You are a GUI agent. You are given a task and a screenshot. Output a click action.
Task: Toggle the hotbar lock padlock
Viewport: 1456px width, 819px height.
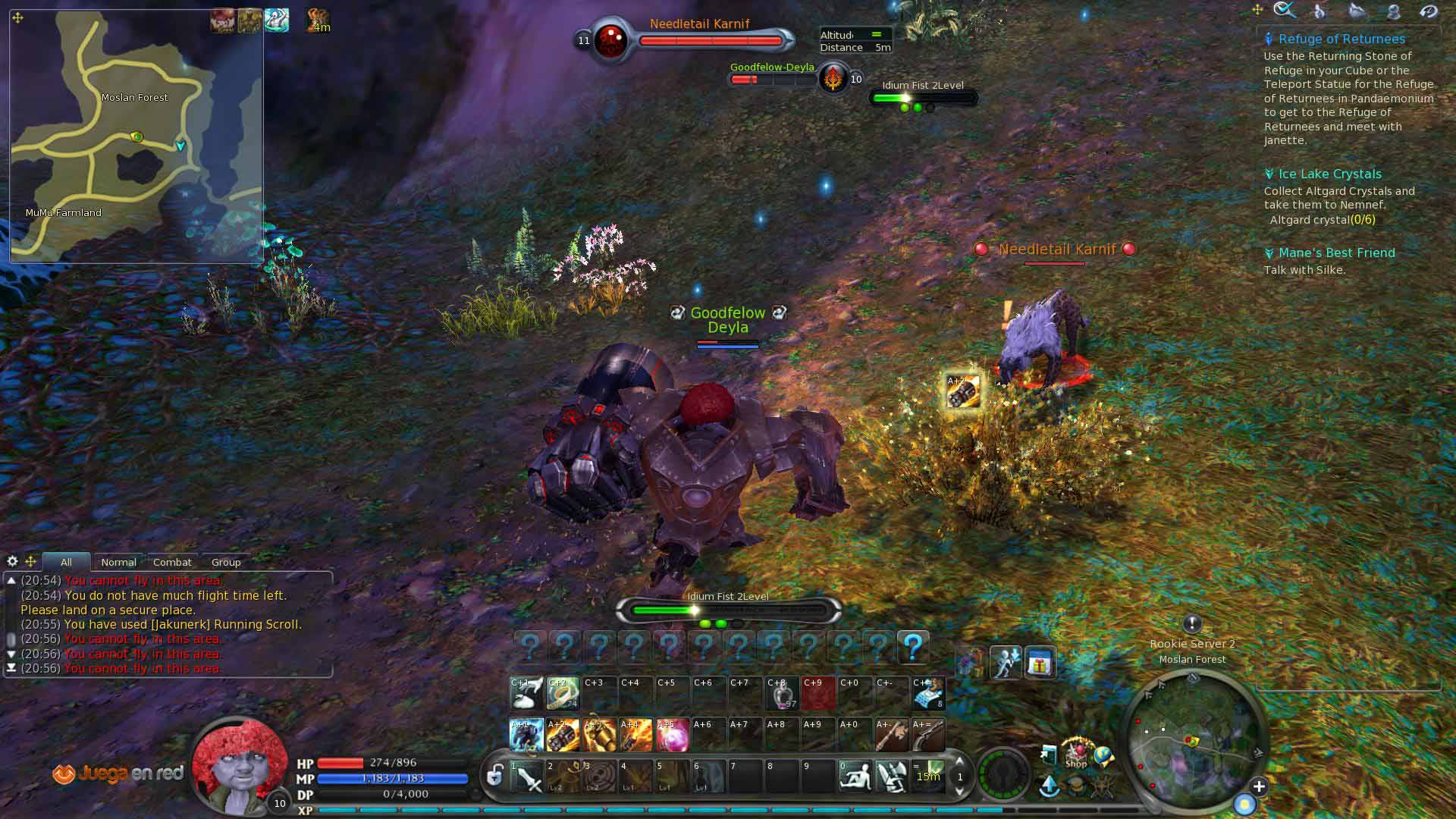click(x=495, y=775)
